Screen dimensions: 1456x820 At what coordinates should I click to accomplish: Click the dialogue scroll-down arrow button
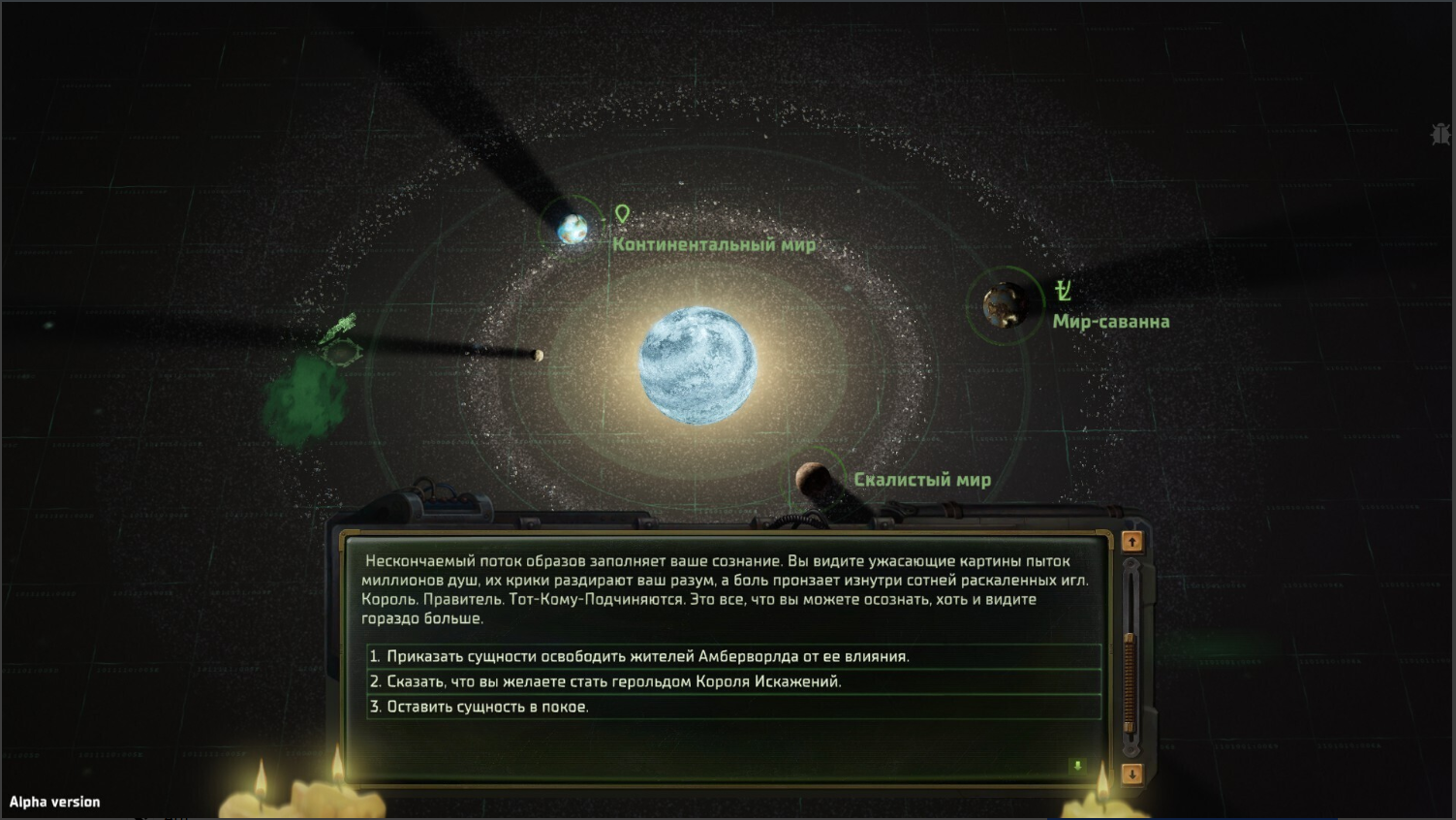click(1131, 773)
